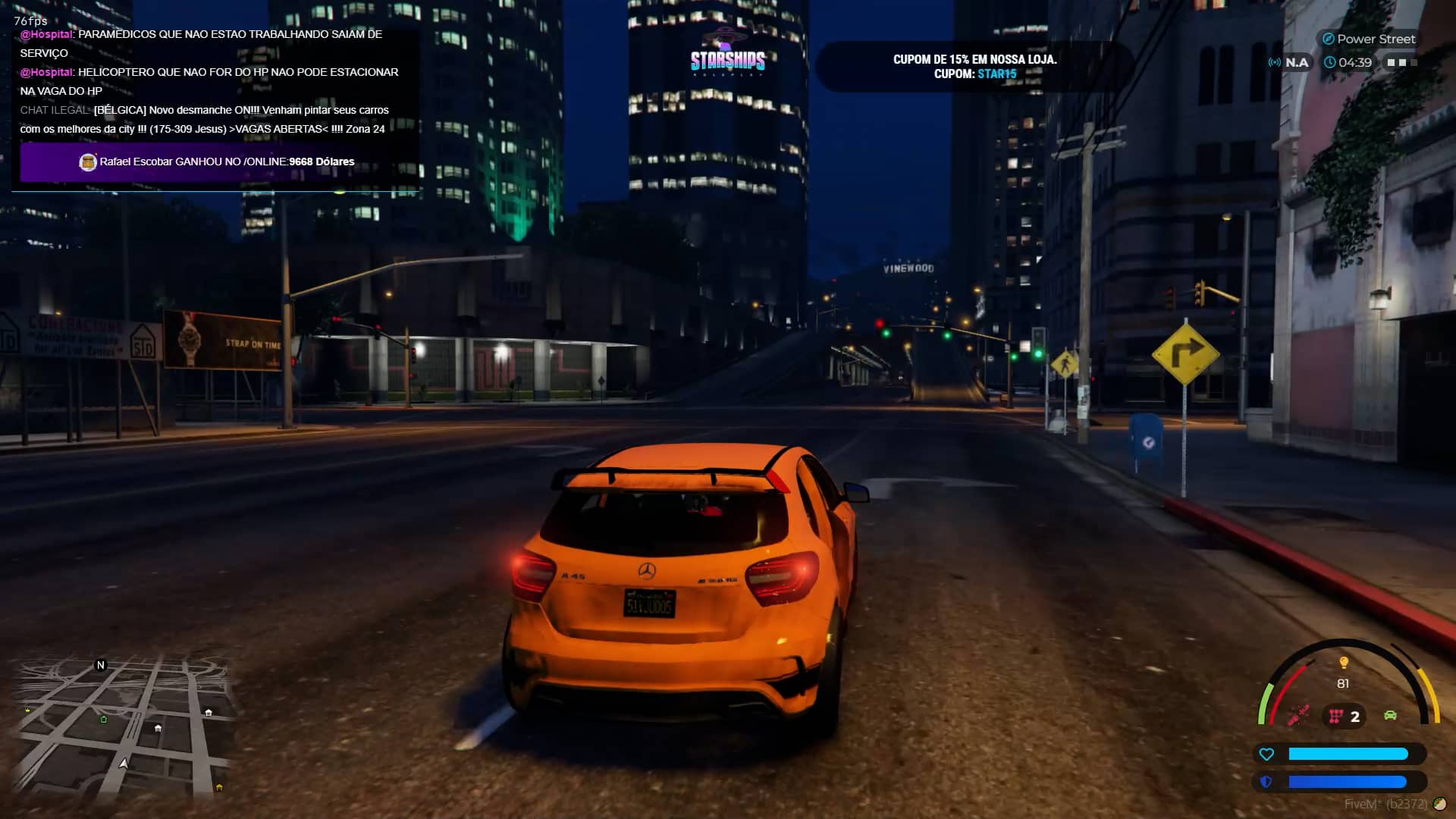The width and height of the screenshot is (1456, 819).
Task: Click the Power Street compass icon
Action: [1328, 39]
